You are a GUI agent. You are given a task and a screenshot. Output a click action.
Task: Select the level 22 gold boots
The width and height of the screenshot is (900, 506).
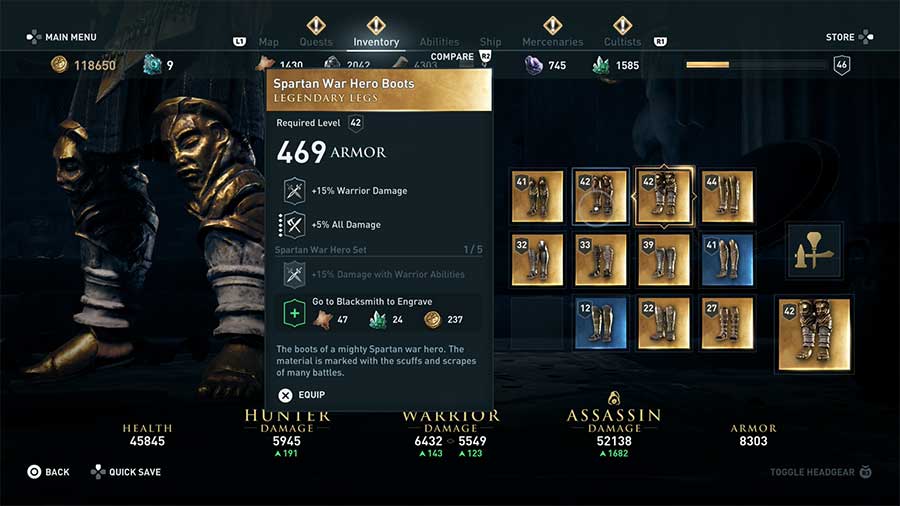click(x=664, y=323)
